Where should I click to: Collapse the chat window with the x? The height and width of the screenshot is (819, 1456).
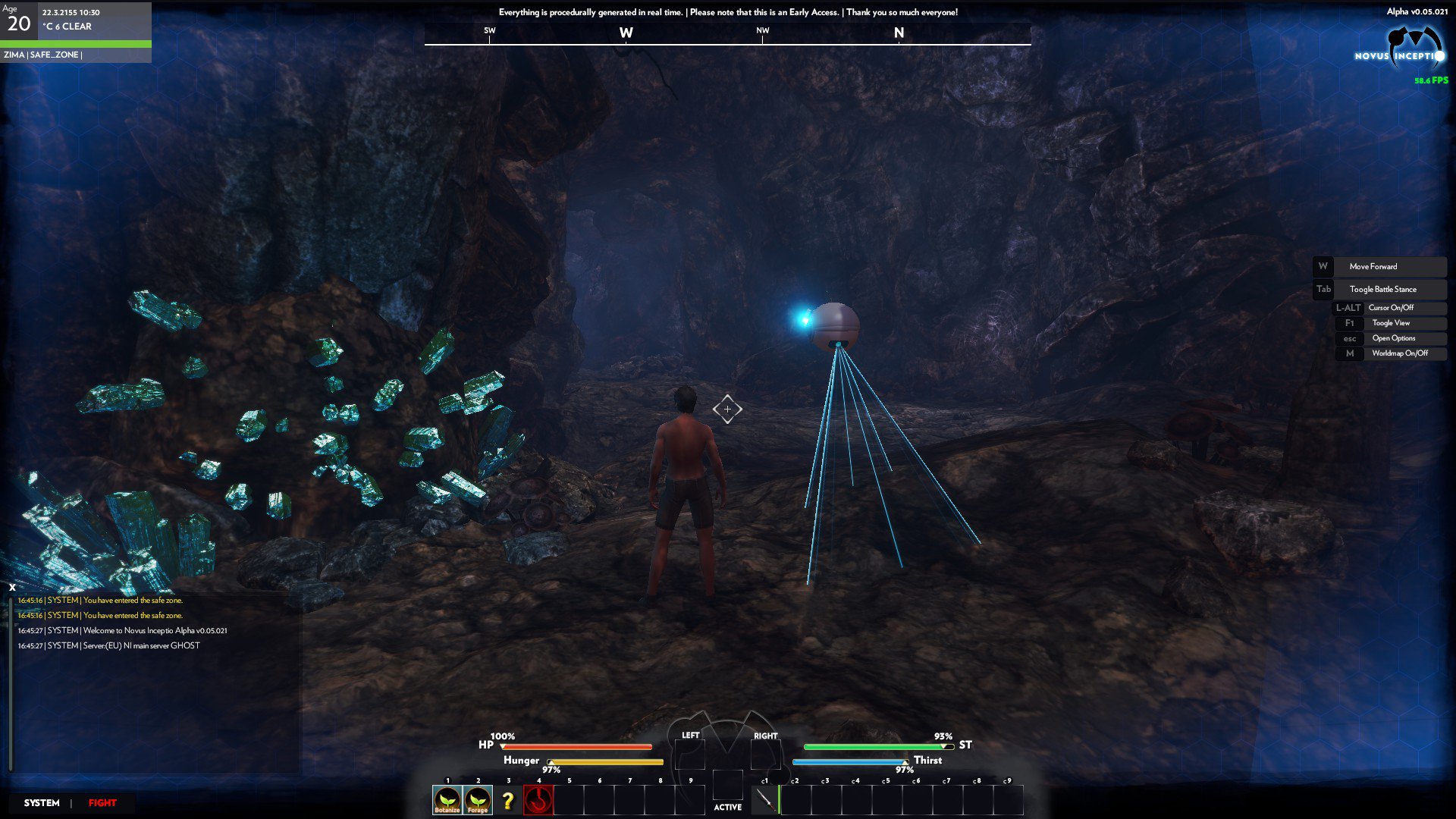pyautogui.click(x=11, y=585)
